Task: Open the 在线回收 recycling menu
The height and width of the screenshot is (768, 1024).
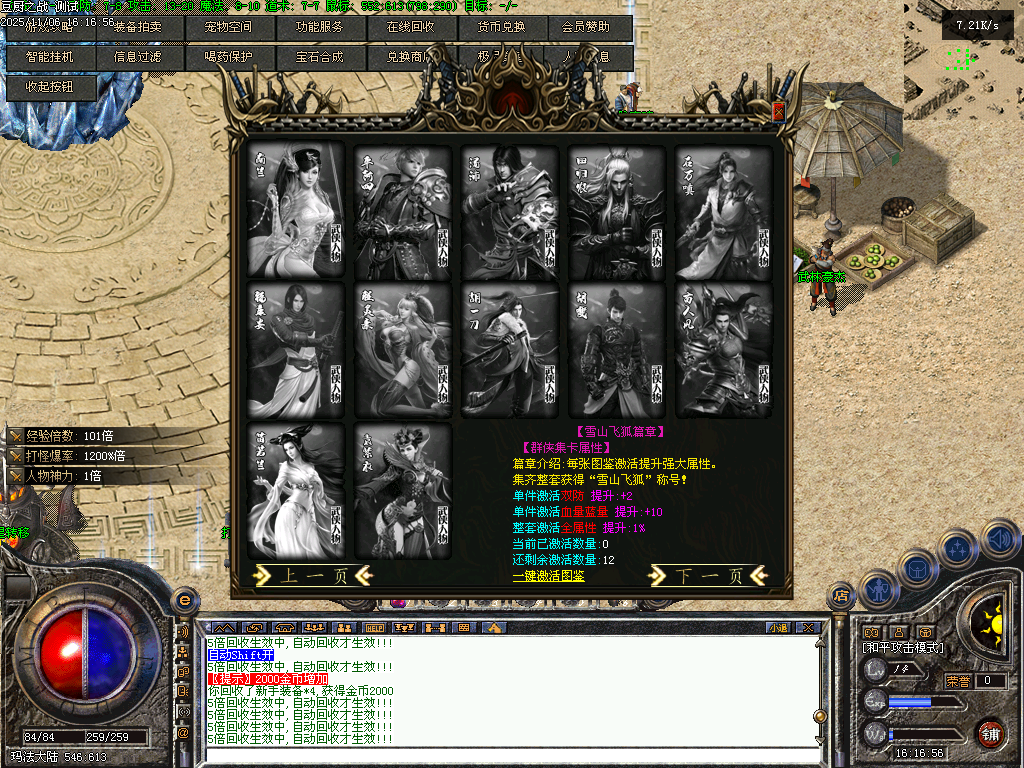Action: coord(410,27)
